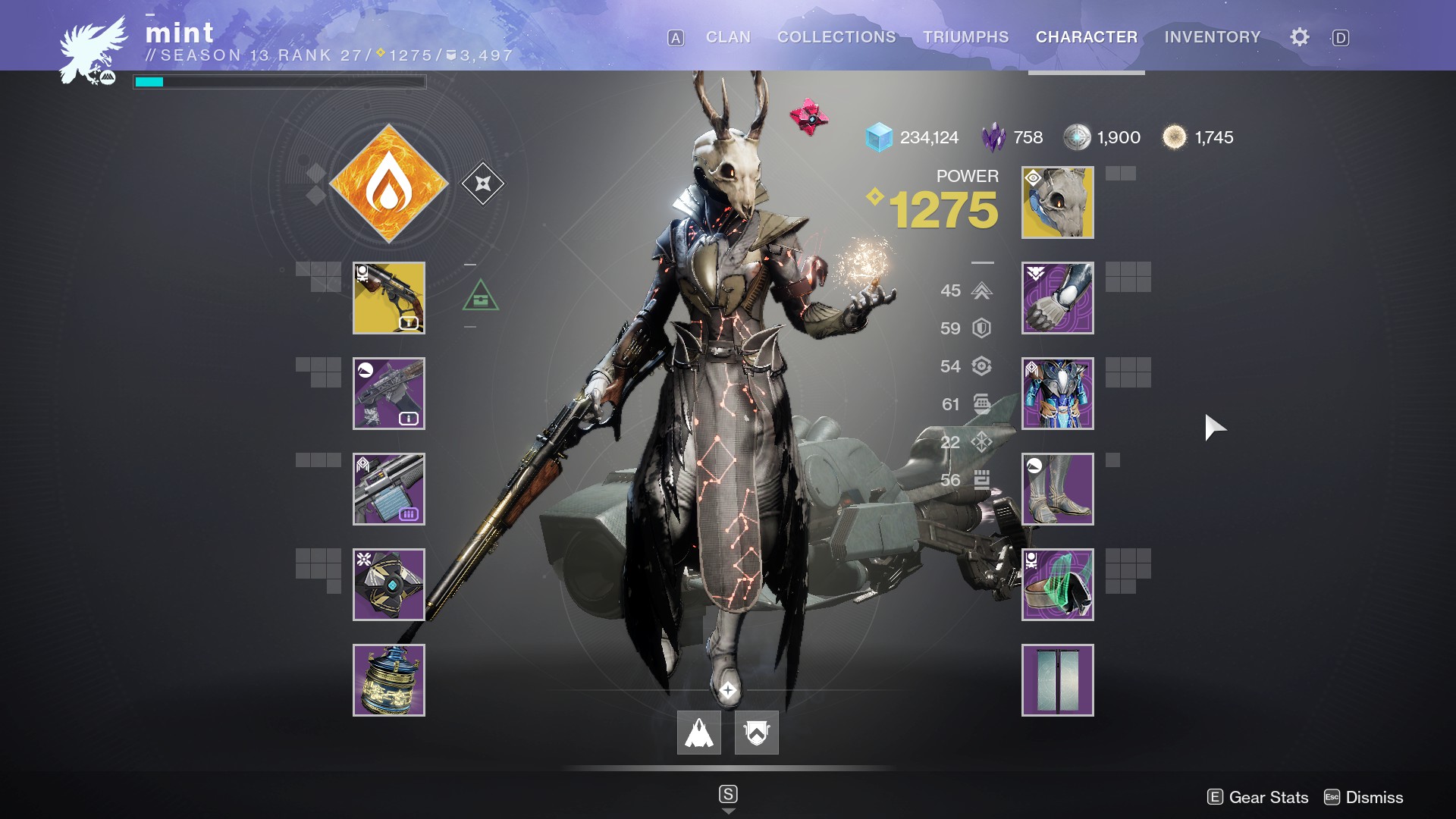
Task: Open the ship slot below character
Action: pos(699,733)
